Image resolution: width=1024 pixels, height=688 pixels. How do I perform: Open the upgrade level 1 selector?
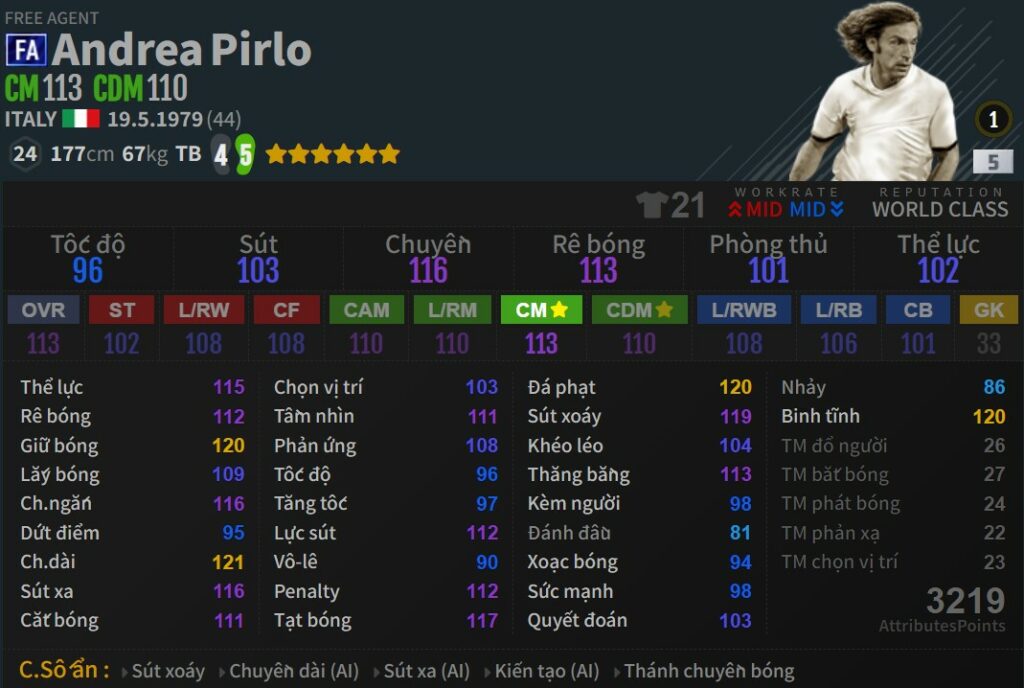click(993, 121)
